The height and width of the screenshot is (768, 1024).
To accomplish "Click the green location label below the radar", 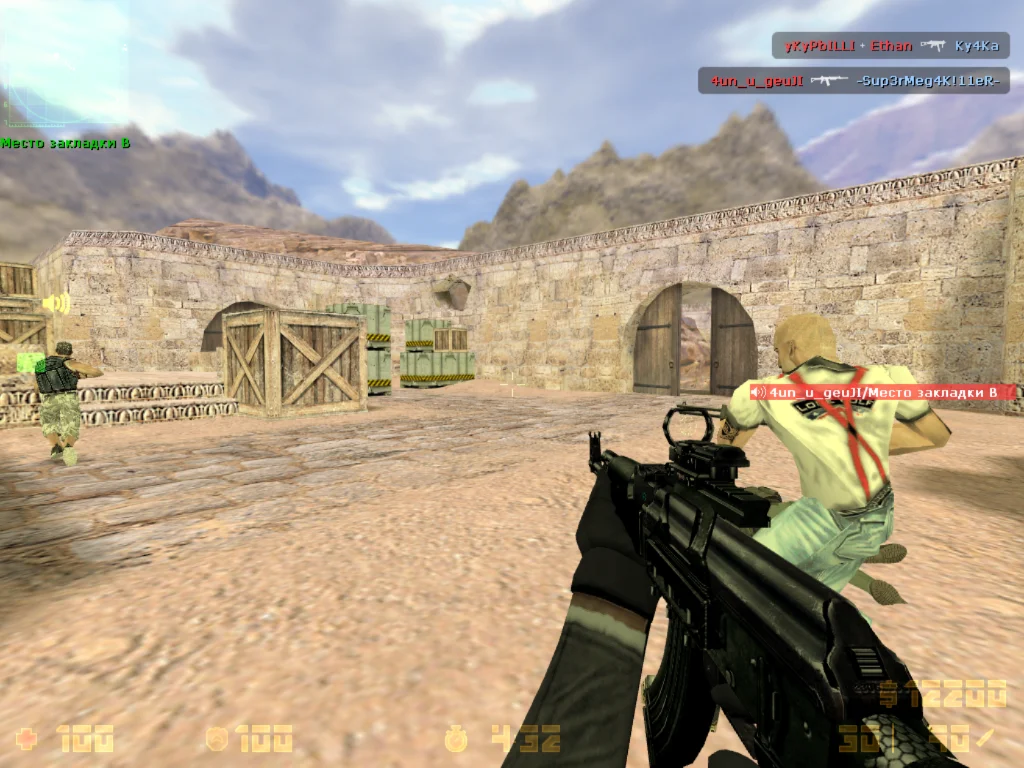I will 66,143.
